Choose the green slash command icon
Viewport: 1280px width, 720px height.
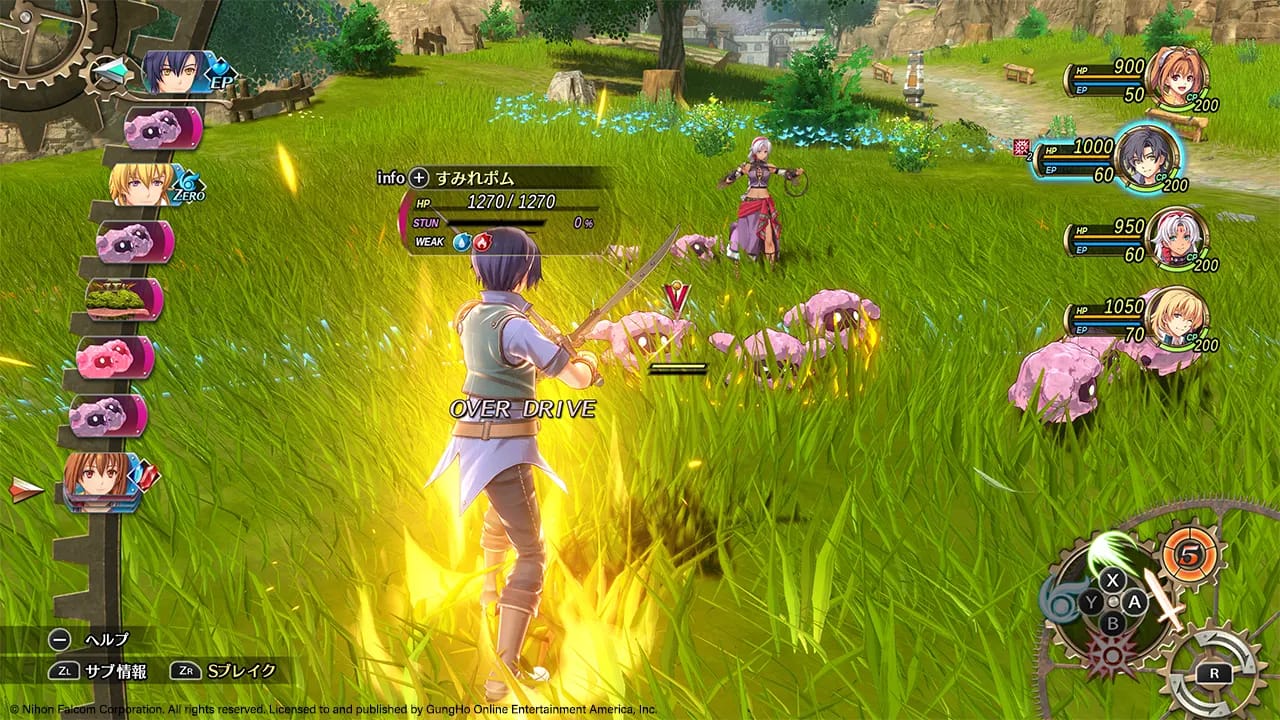1112,552
